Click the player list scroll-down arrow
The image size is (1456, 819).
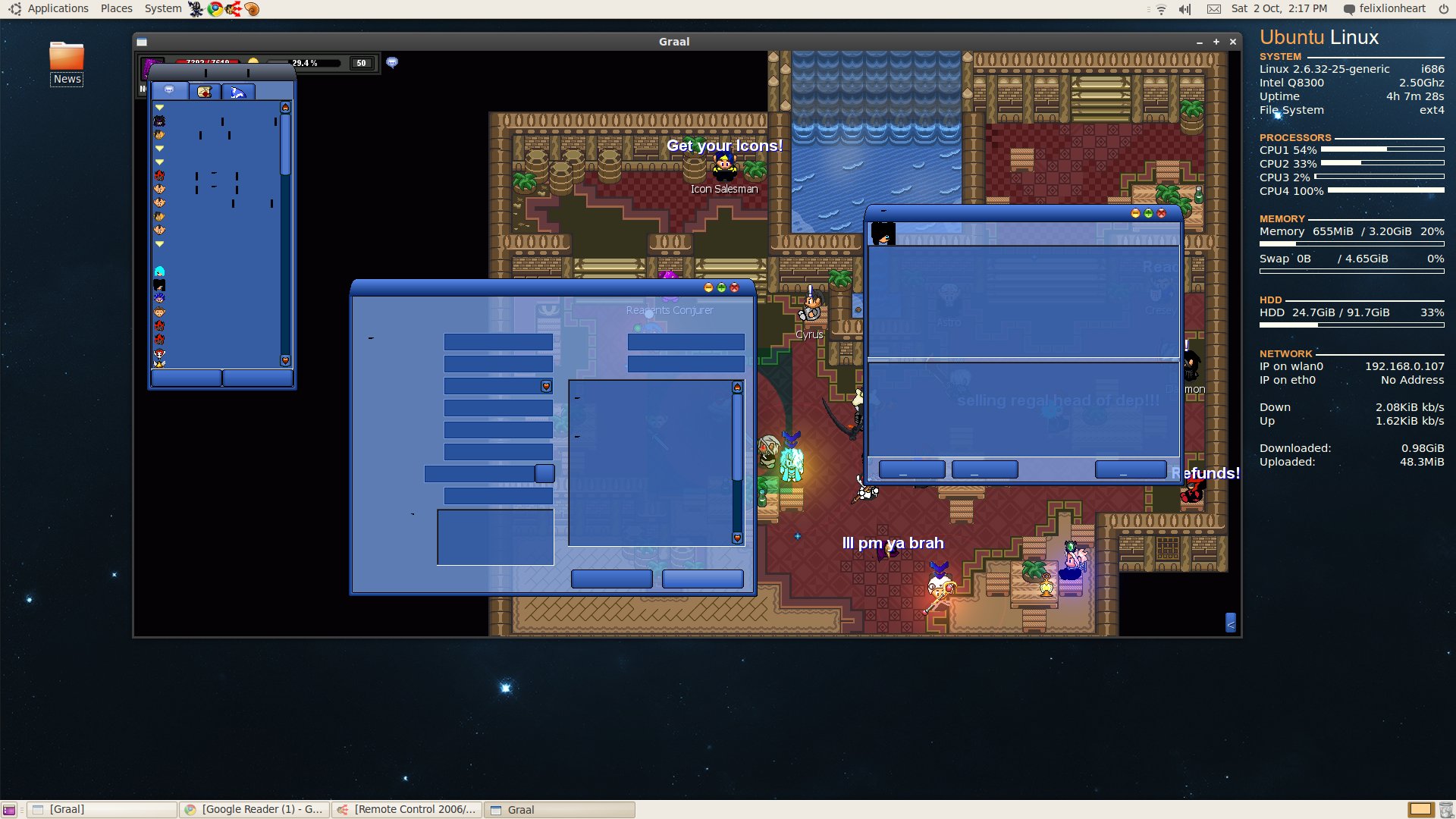click(285, 361)
